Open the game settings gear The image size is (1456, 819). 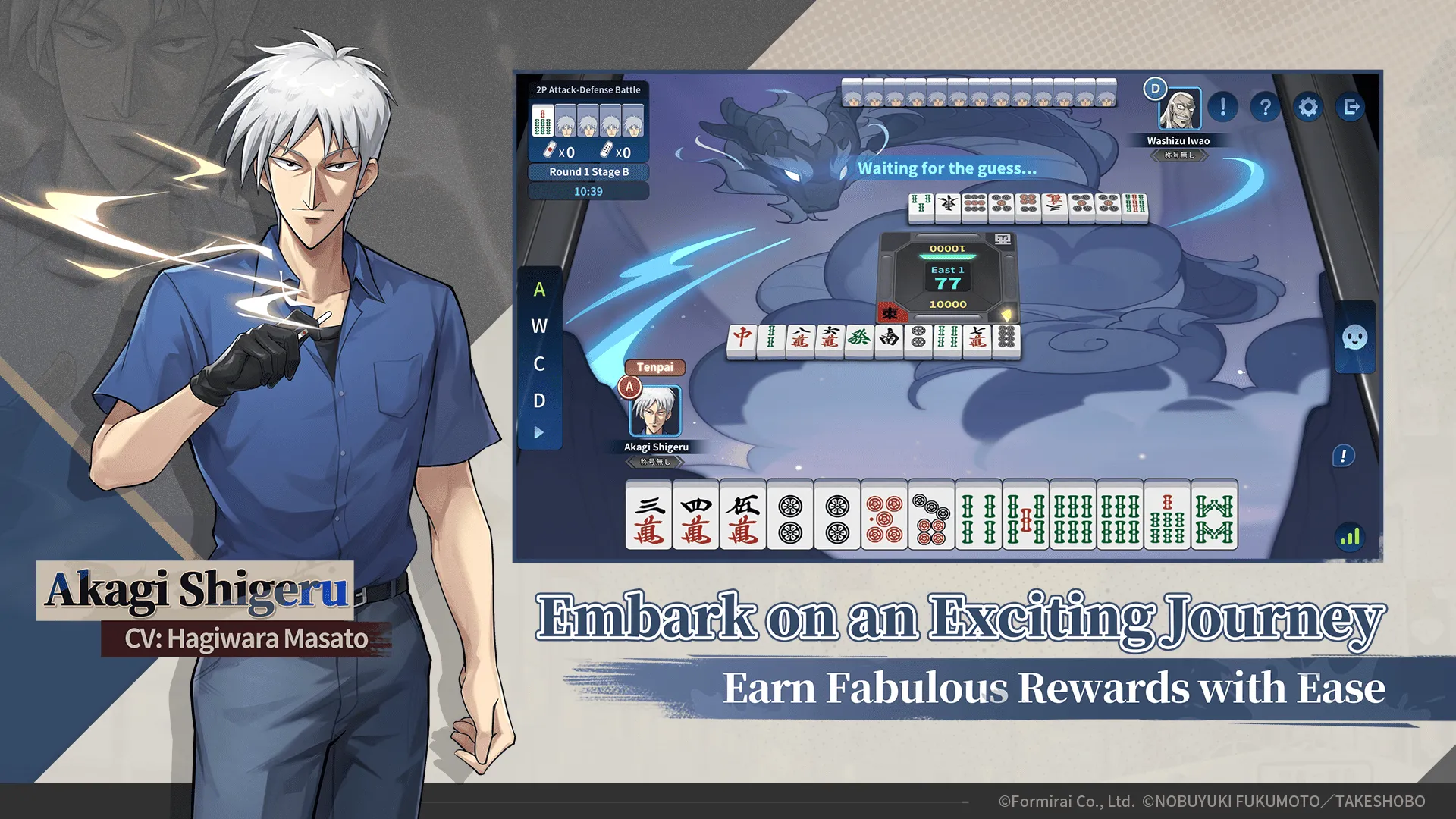(x=1307, y=108)
